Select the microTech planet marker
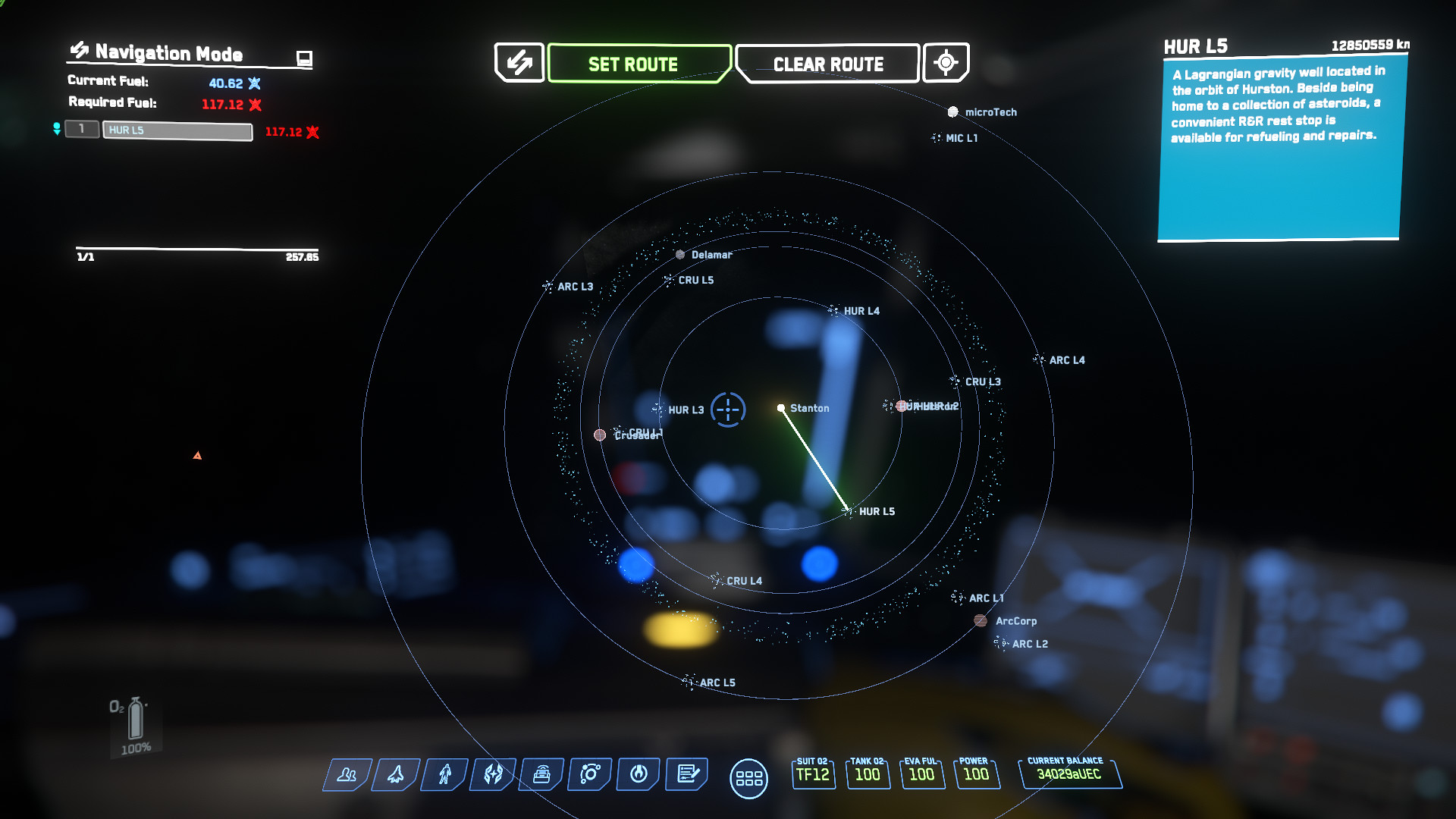1456x819 pixels. tap(952, 112)
